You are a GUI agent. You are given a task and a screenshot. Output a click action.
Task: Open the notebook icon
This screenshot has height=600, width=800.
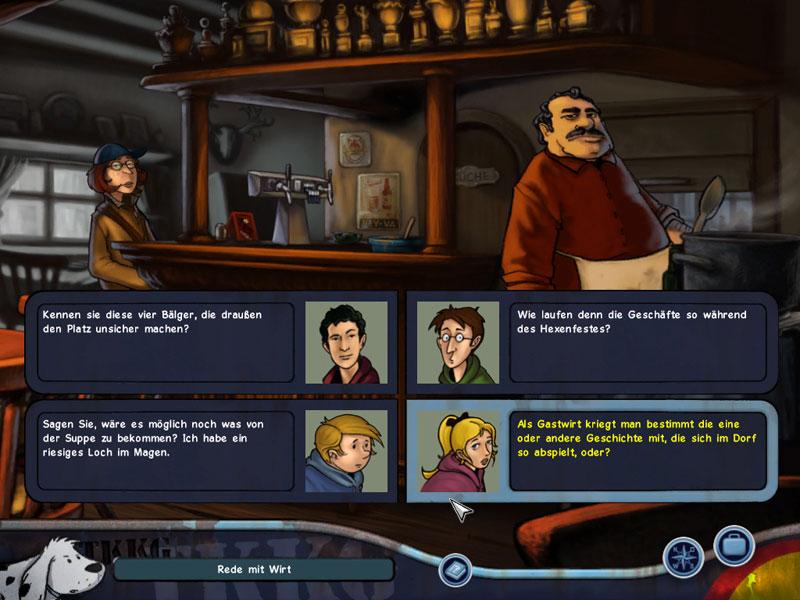click(x=455, y=570)
